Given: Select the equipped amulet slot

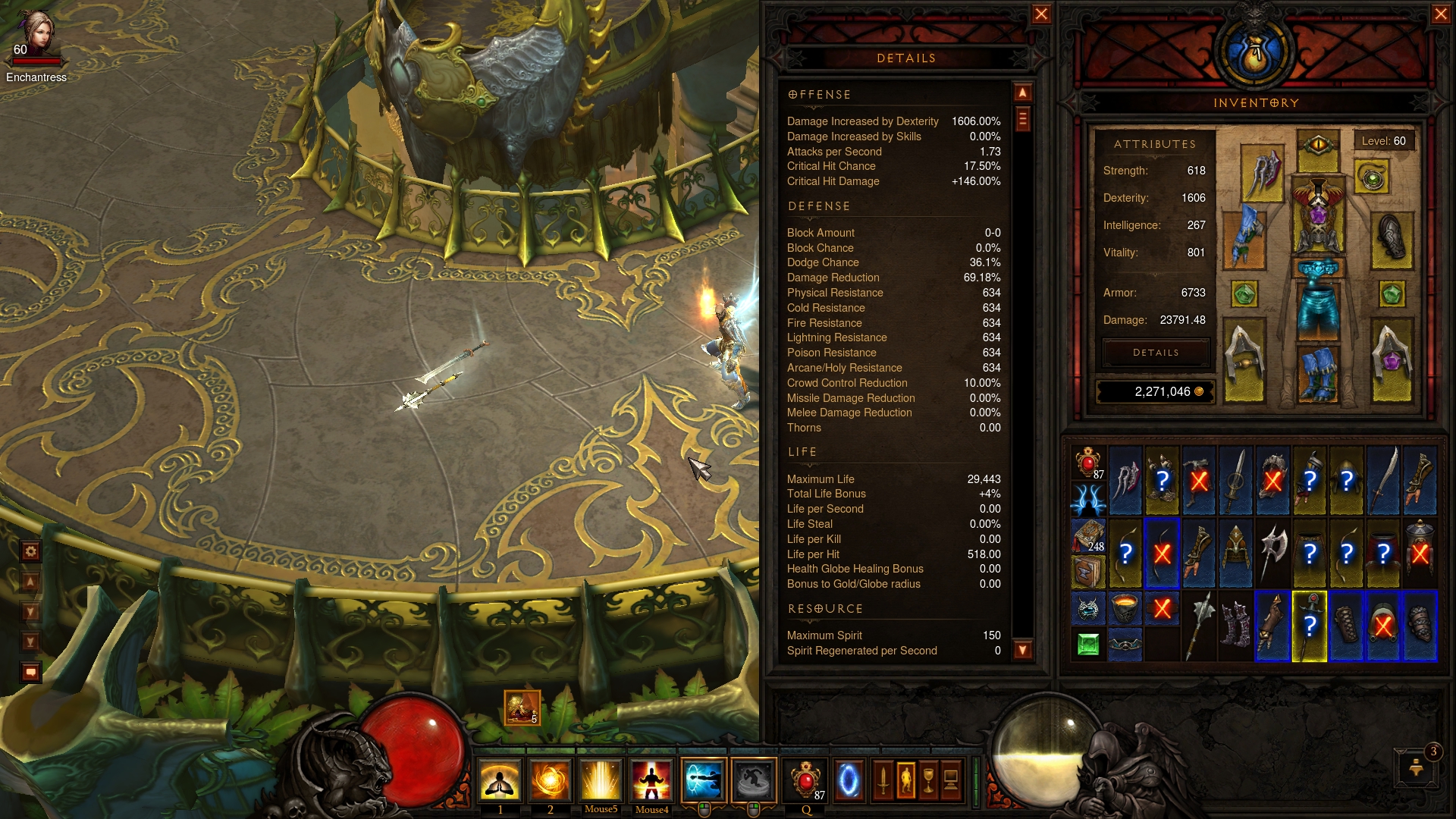Looking at the screenshot, I should point(1372,179).
